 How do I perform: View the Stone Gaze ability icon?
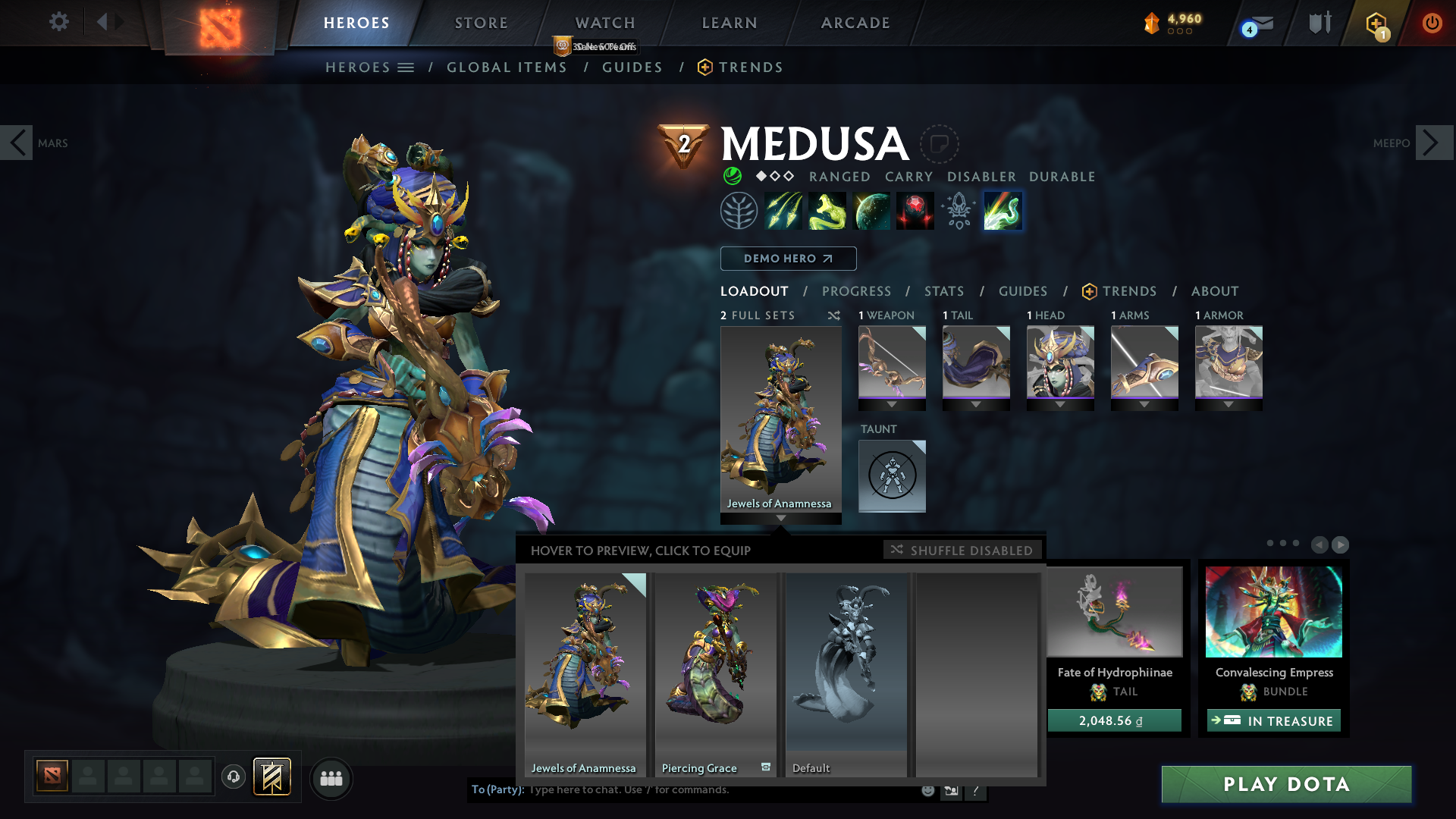click(915, 210)
